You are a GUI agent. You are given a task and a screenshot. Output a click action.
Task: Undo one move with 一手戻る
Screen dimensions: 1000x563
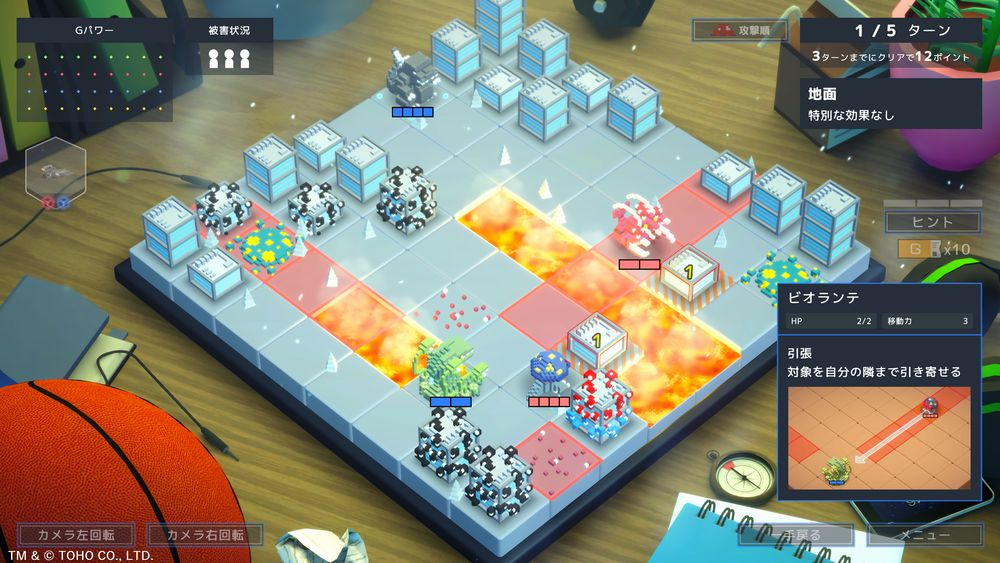(x=795, y=535)
